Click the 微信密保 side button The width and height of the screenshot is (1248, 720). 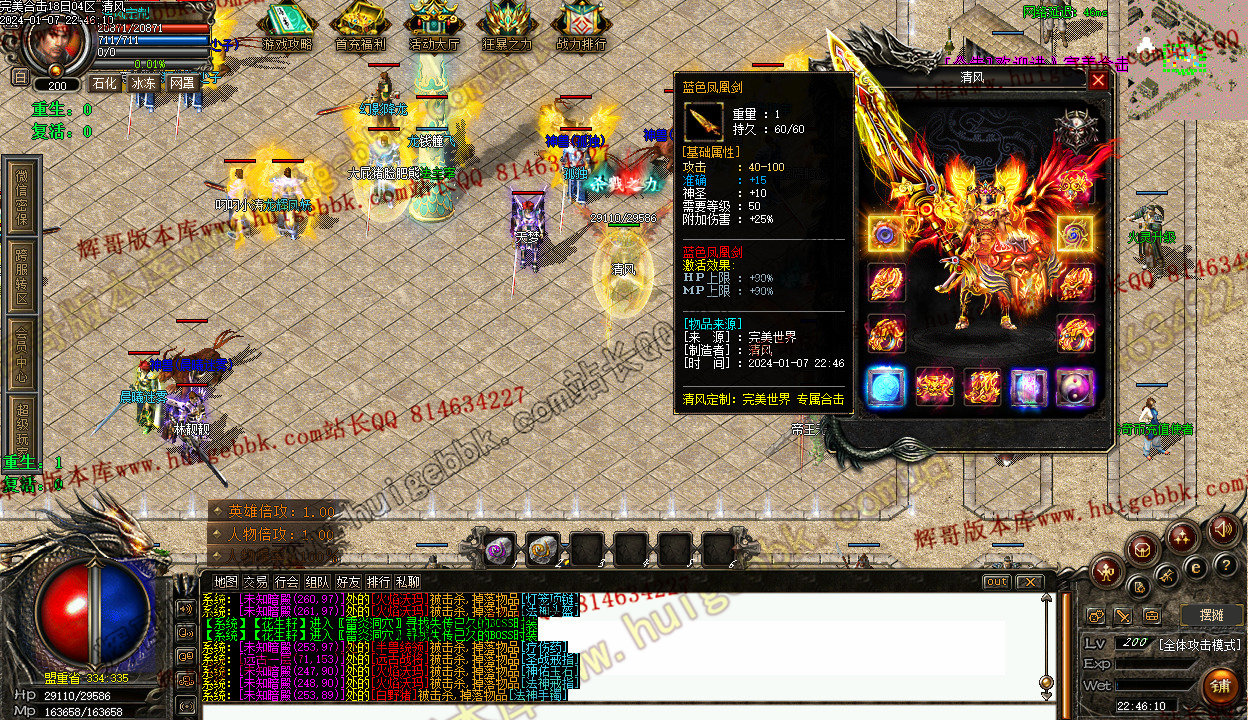coord(22,197)
